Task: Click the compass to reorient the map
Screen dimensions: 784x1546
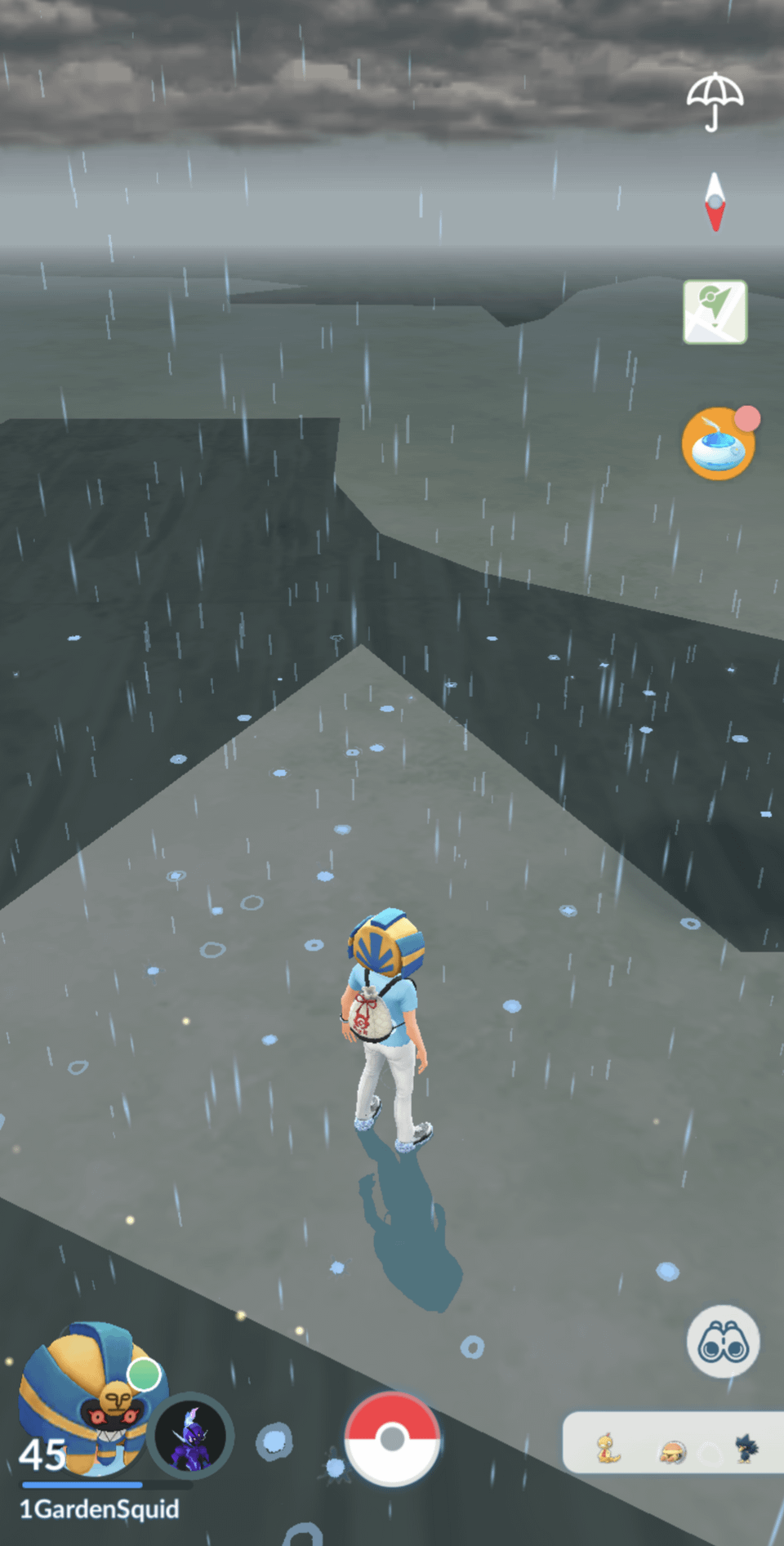Action: (715, 202)
